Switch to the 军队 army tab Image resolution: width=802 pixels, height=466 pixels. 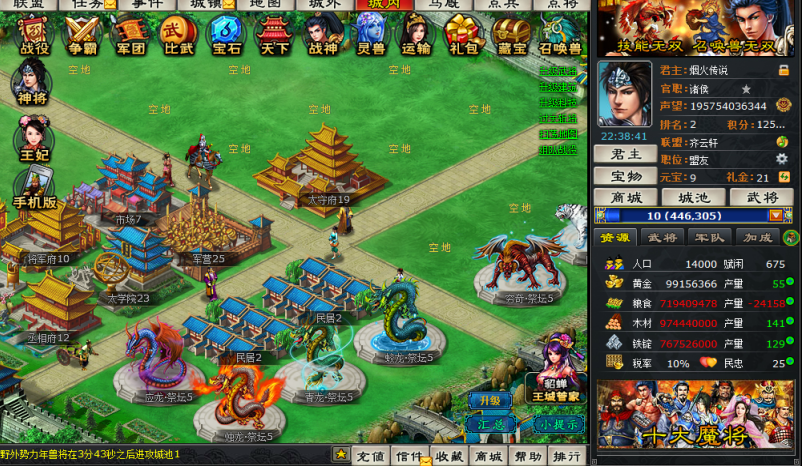[x=708, y=237]
